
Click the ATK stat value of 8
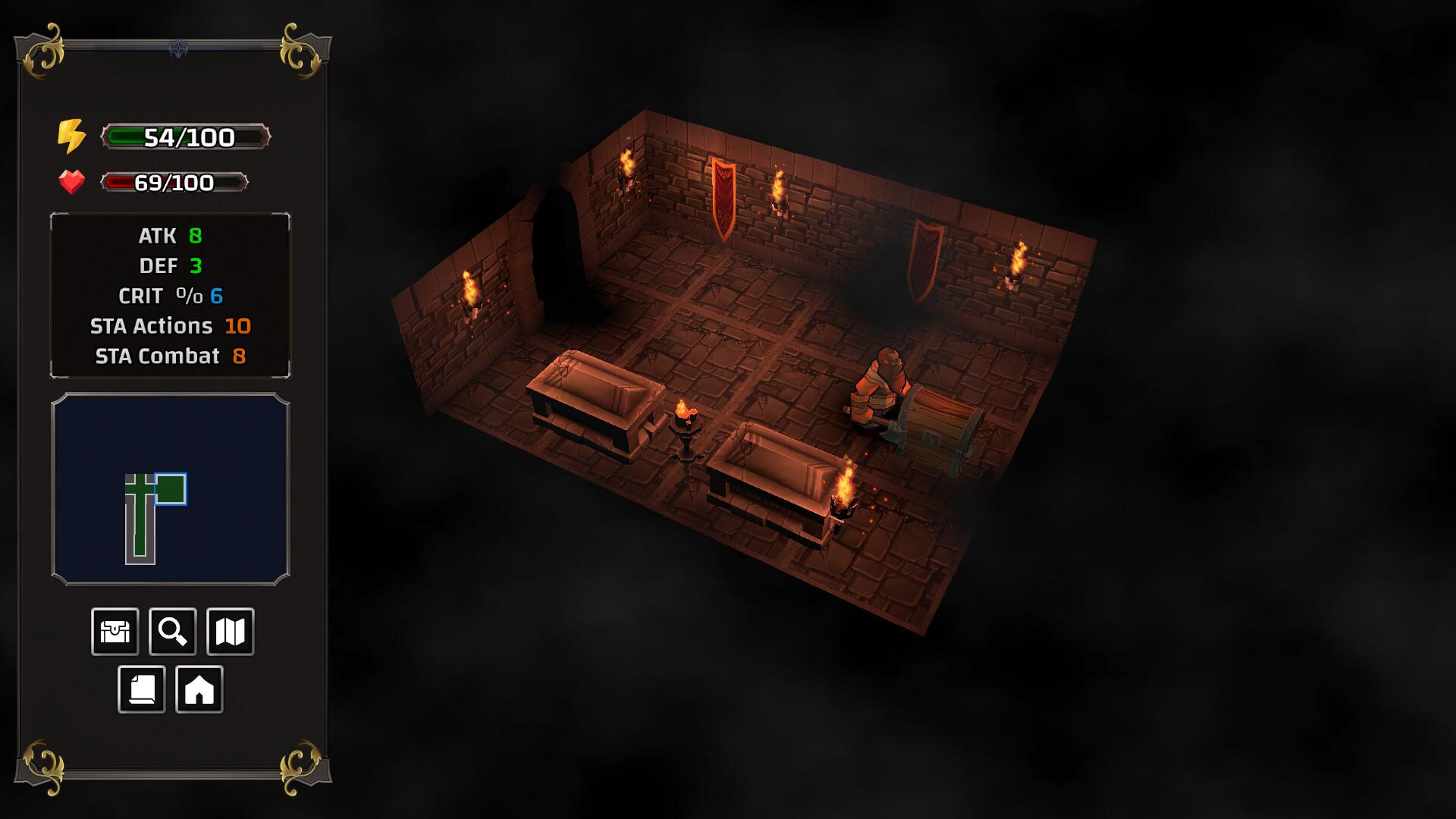pyautogui.click(x=196, y=236)
